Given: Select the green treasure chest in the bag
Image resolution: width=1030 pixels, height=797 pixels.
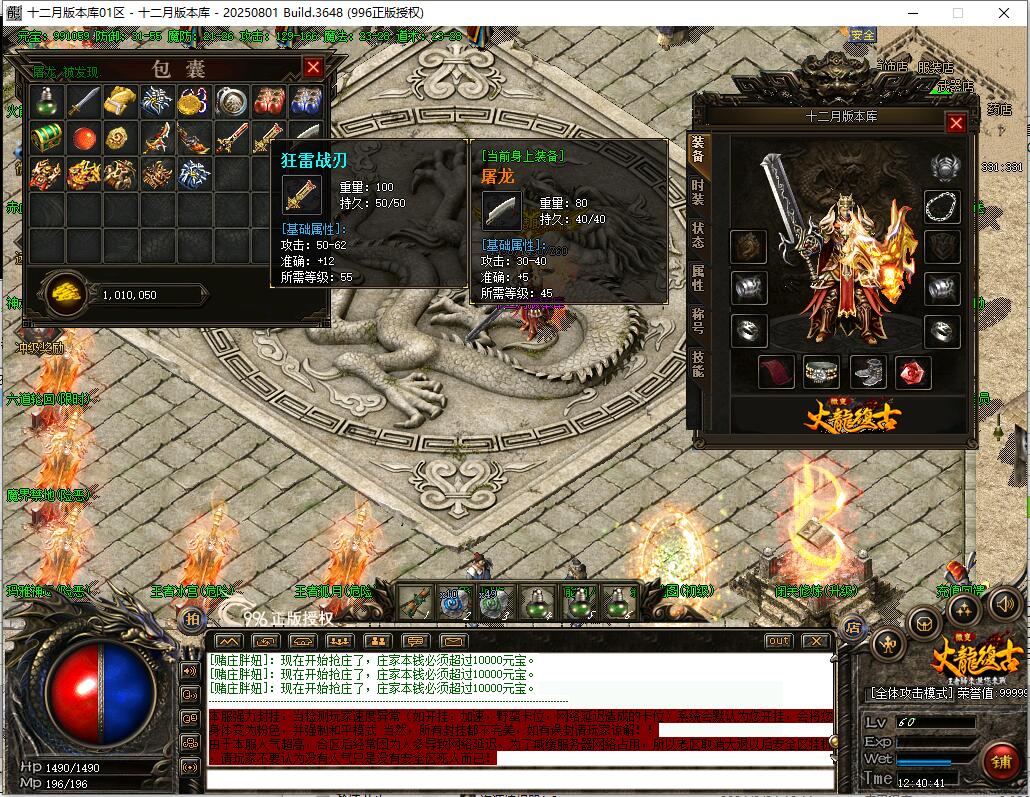Looking at the screenshot, I should (45, 137).
